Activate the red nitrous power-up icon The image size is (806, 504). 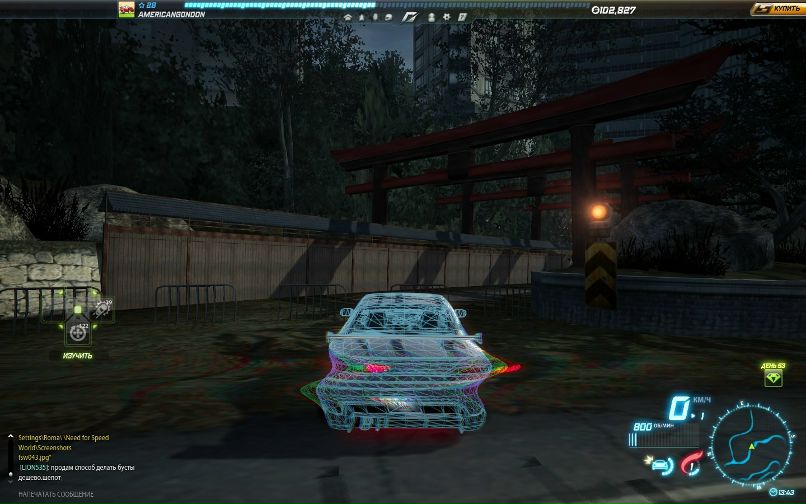689,463
